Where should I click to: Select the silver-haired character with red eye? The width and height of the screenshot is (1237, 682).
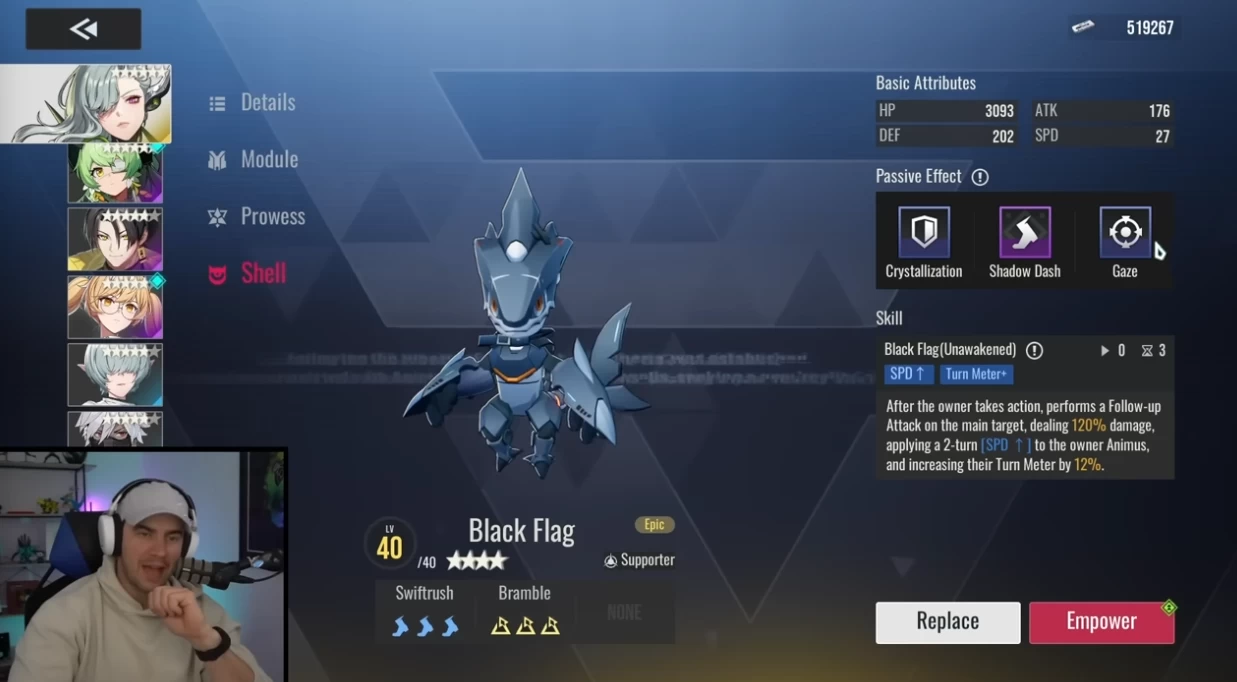click(x=86, y=104)
